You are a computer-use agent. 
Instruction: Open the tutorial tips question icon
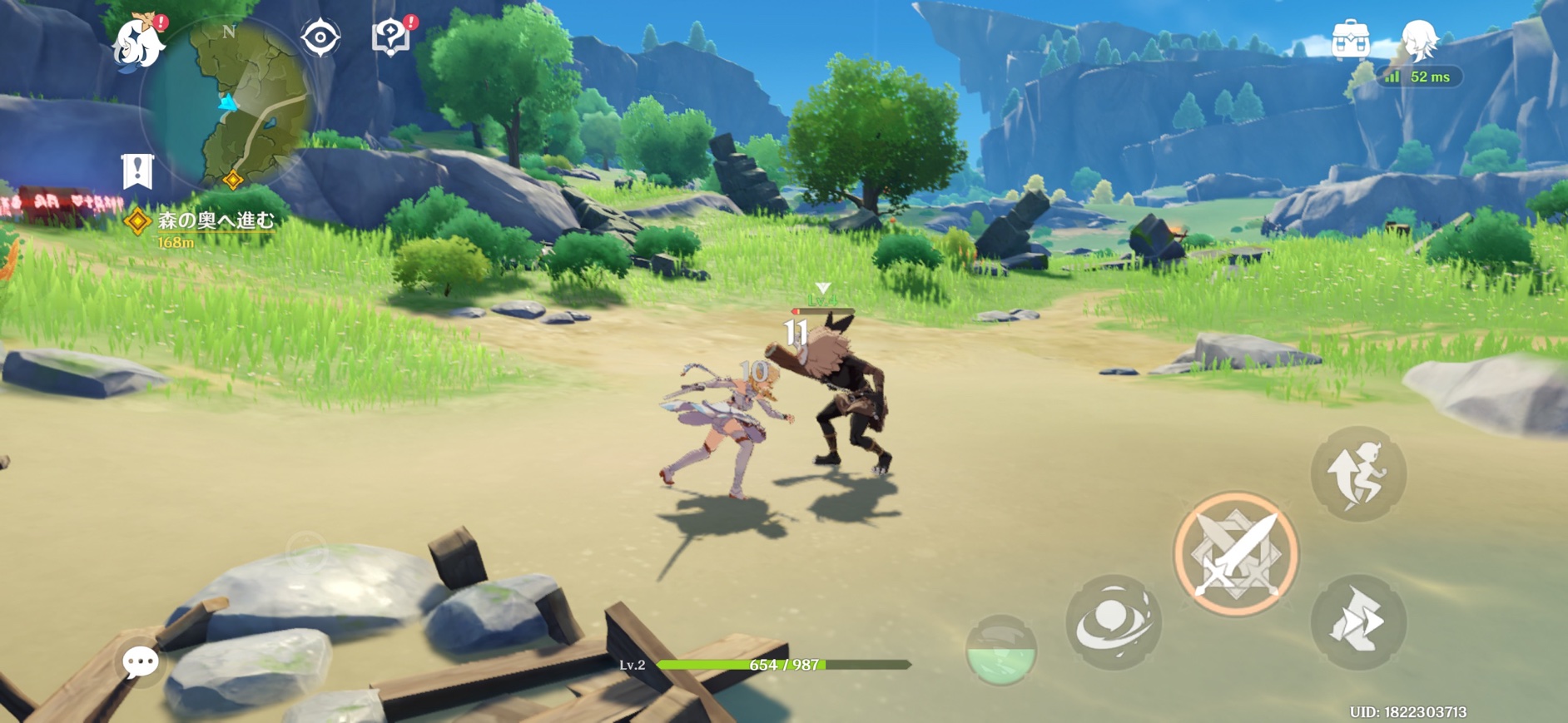[391, 37]
